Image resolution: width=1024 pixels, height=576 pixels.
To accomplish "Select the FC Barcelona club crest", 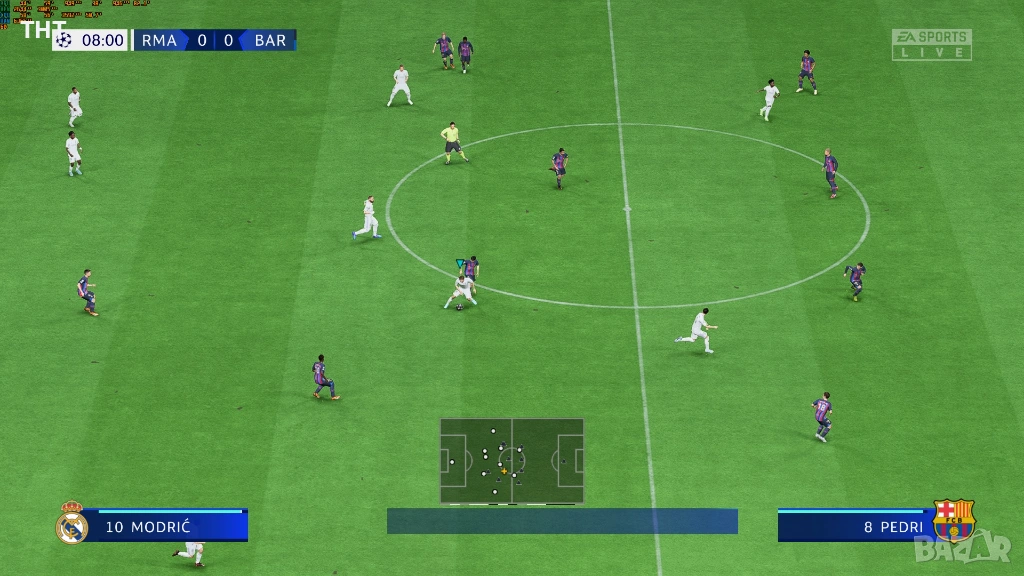I will tap(953, 521).
